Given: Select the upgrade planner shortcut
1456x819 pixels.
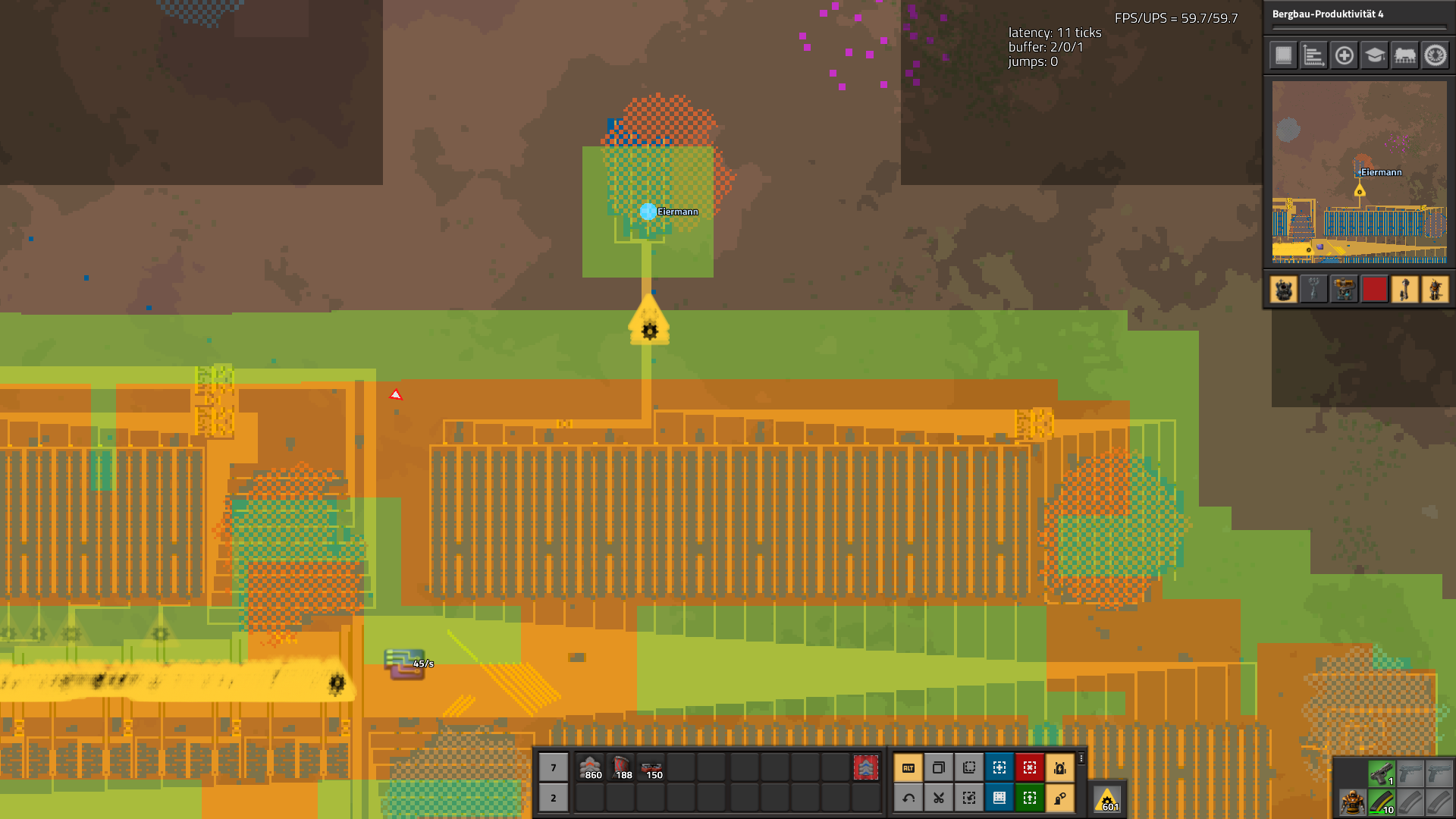Looking at the screenshot, I should [x=1030, y=798].
